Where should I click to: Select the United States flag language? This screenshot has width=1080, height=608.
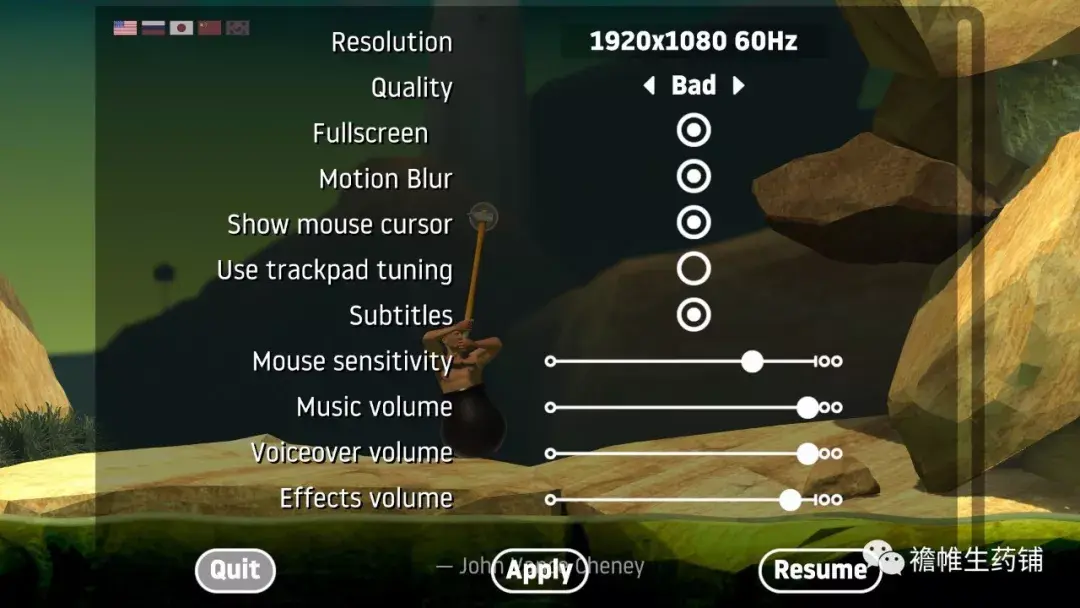click(125, 28)
